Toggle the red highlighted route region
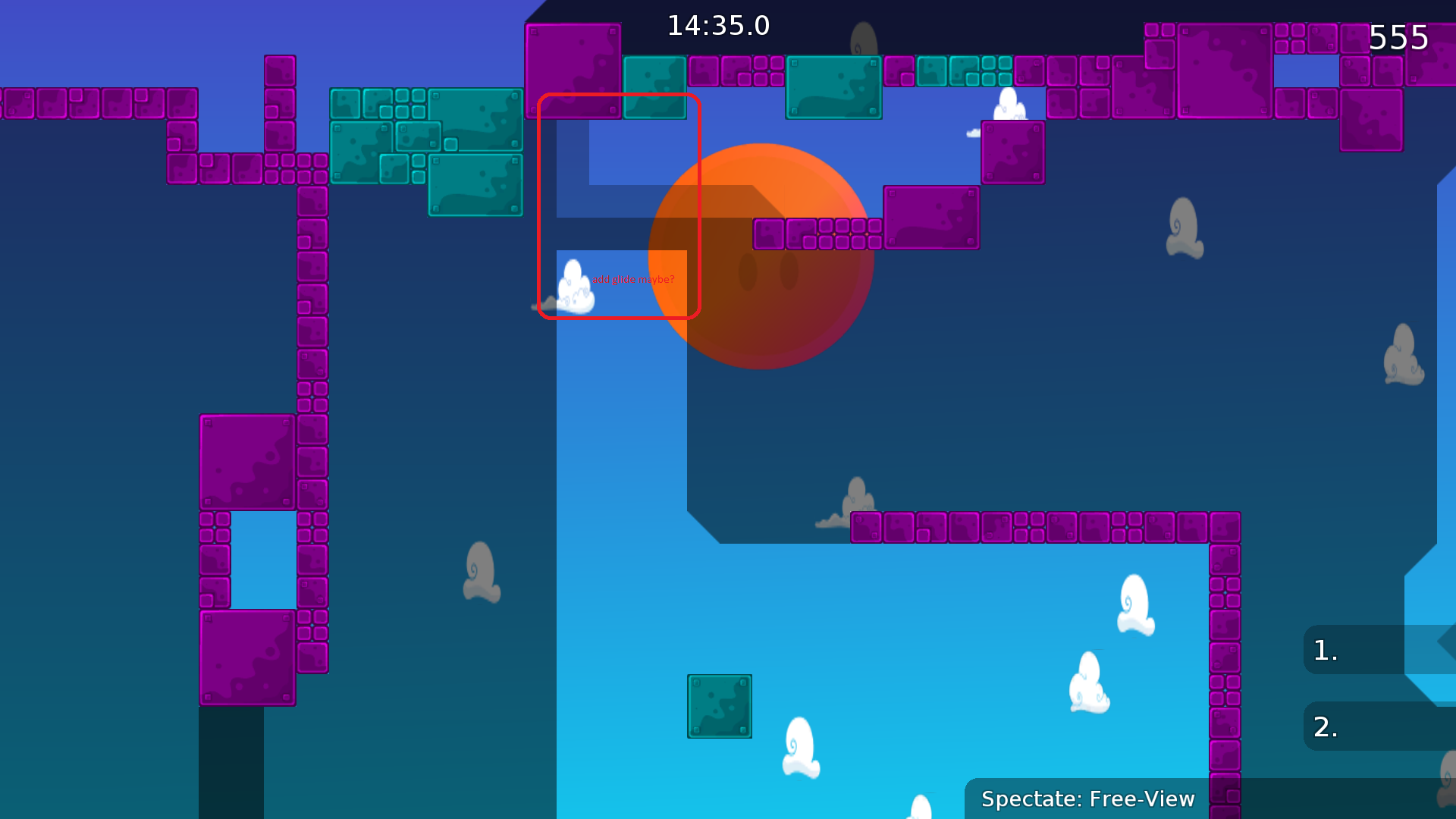The height and width of the screenshot is (819, 1456). tap(620, 206)
